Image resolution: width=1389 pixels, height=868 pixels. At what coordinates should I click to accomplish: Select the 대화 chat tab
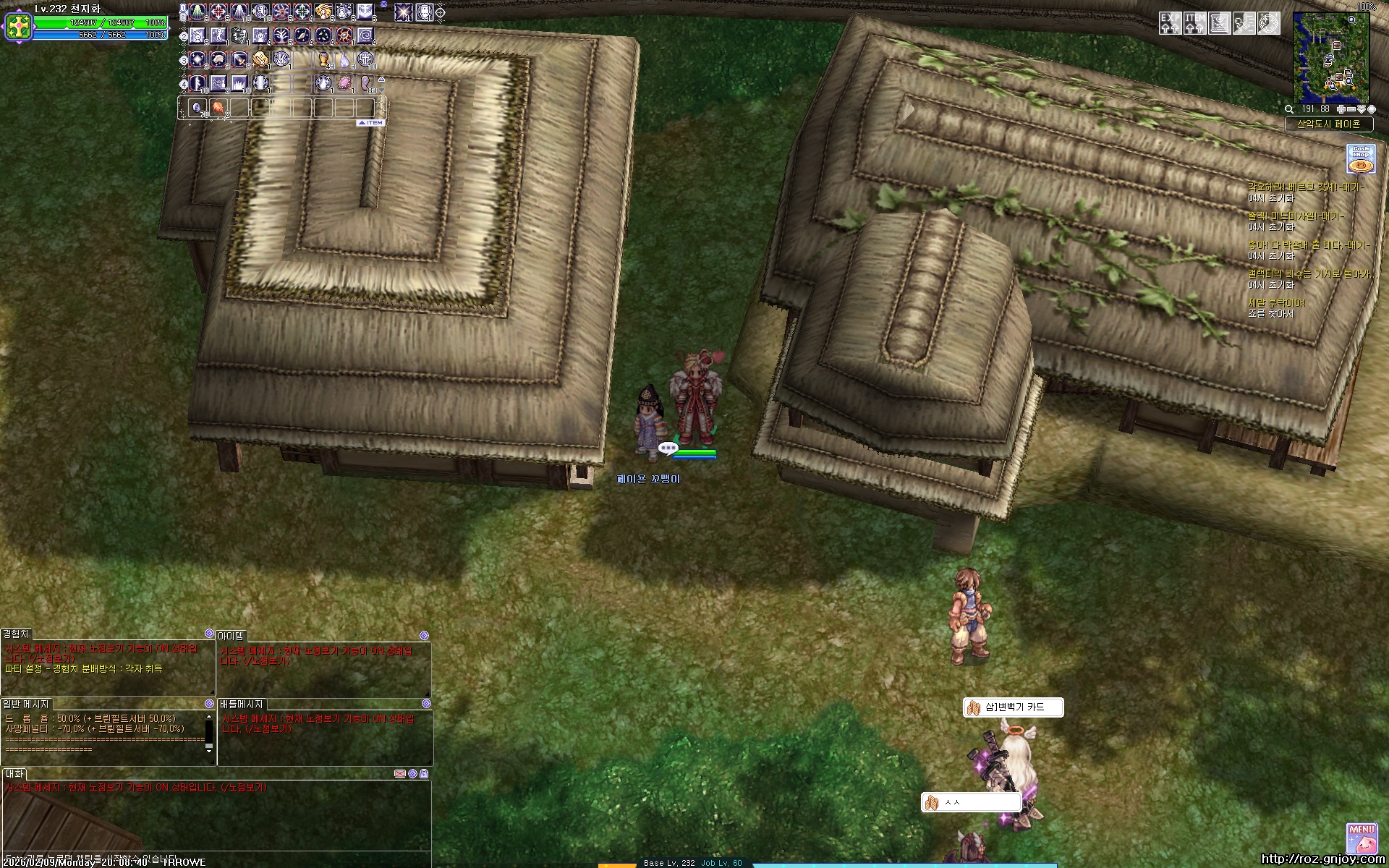coord(14,774)
